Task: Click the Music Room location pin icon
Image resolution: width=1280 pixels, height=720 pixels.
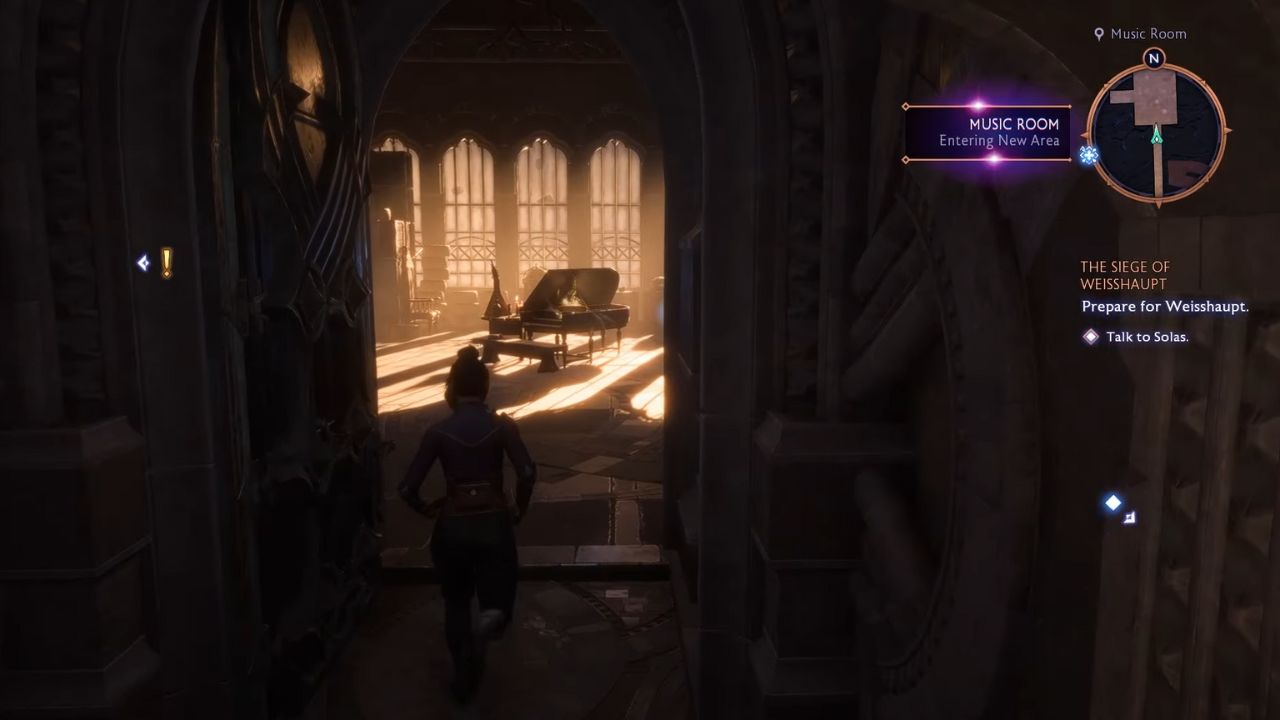Action: tap(1100, 33)
